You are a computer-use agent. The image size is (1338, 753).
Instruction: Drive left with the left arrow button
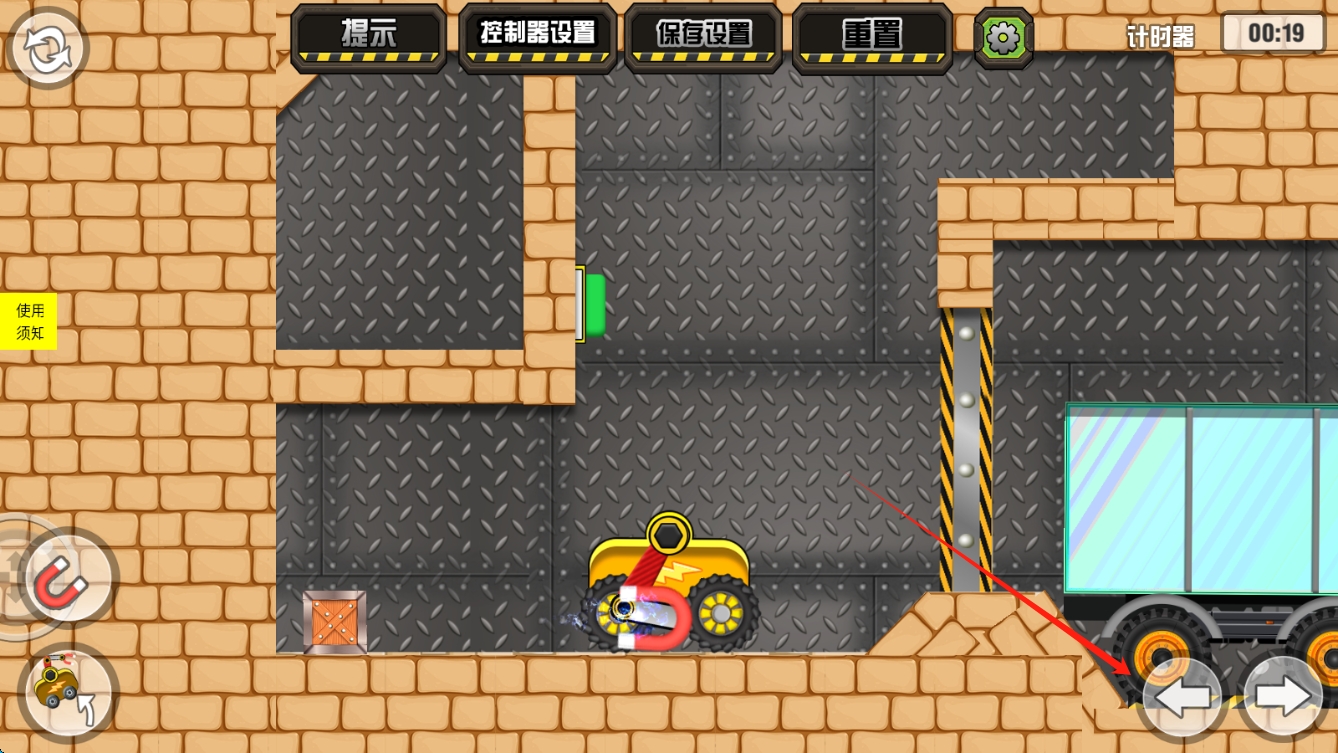coord(1182,696)
